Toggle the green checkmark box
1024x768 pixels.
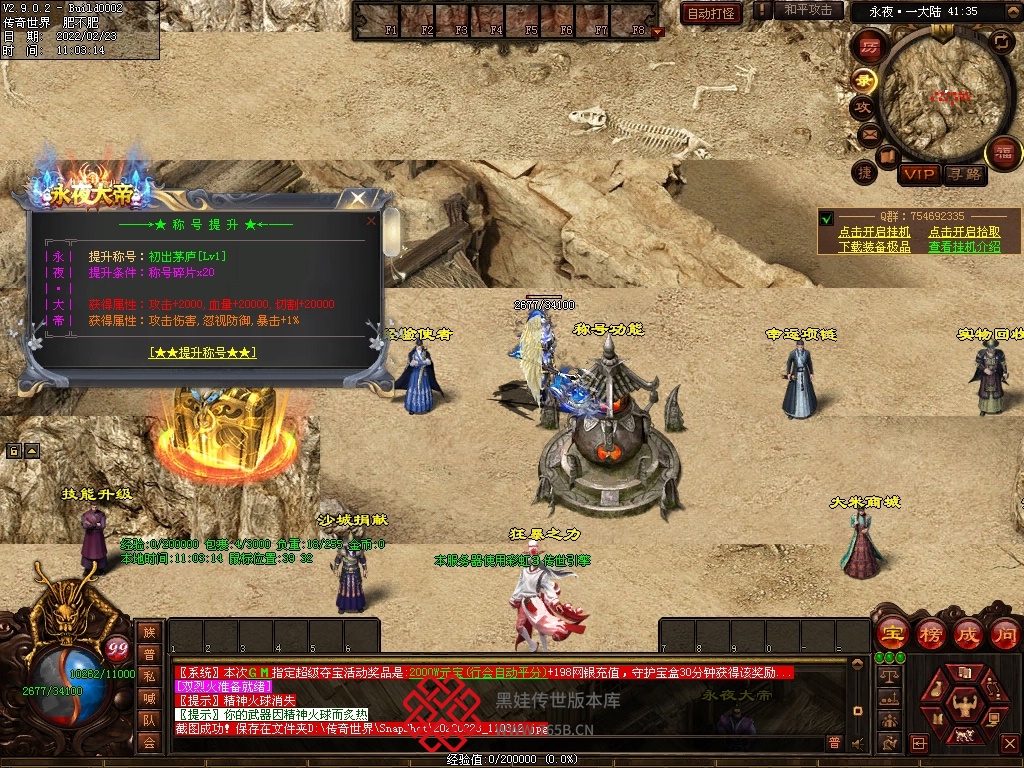click(827, 219)
